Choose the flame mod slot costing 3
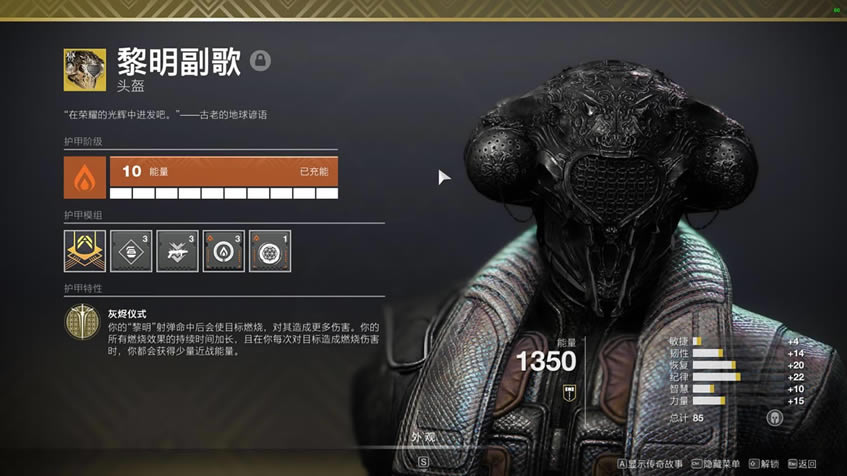847x476 pixels. coord(223,251)
